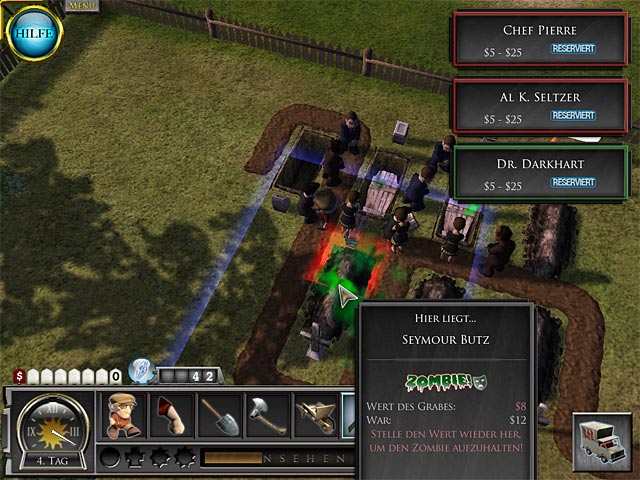Click the hearse truck button
Viewport: 640px width, 480px height.
tap(603, 441)
